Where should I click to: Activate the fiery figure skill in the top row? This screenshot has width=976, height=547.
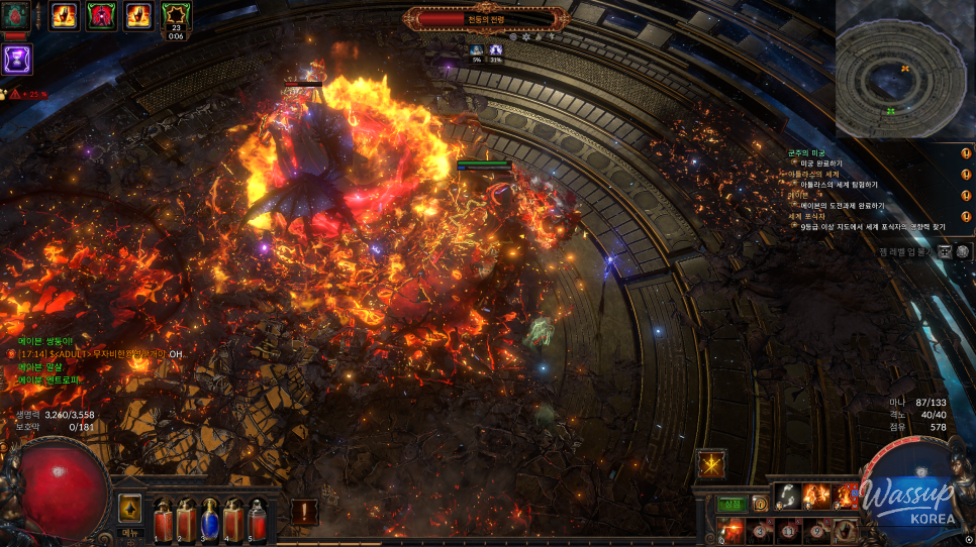click(x=818, y=497)
